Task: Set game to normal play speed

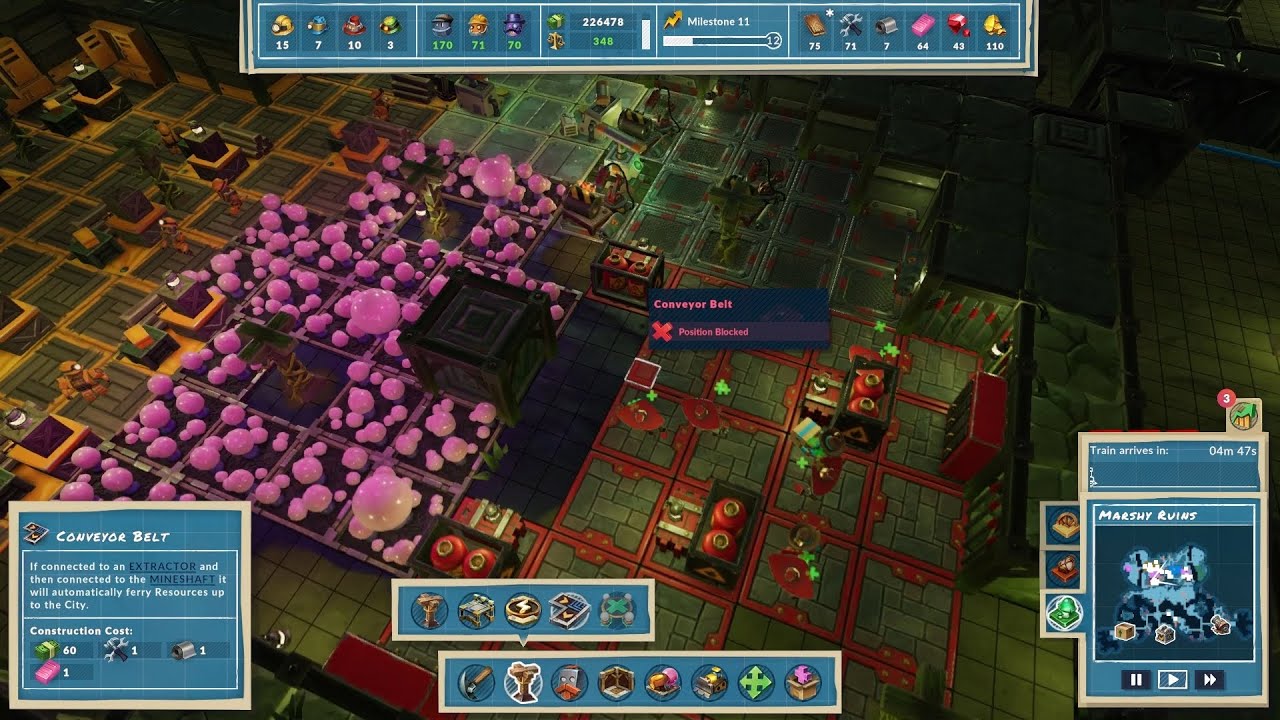Action: [x=1172, y=680]
